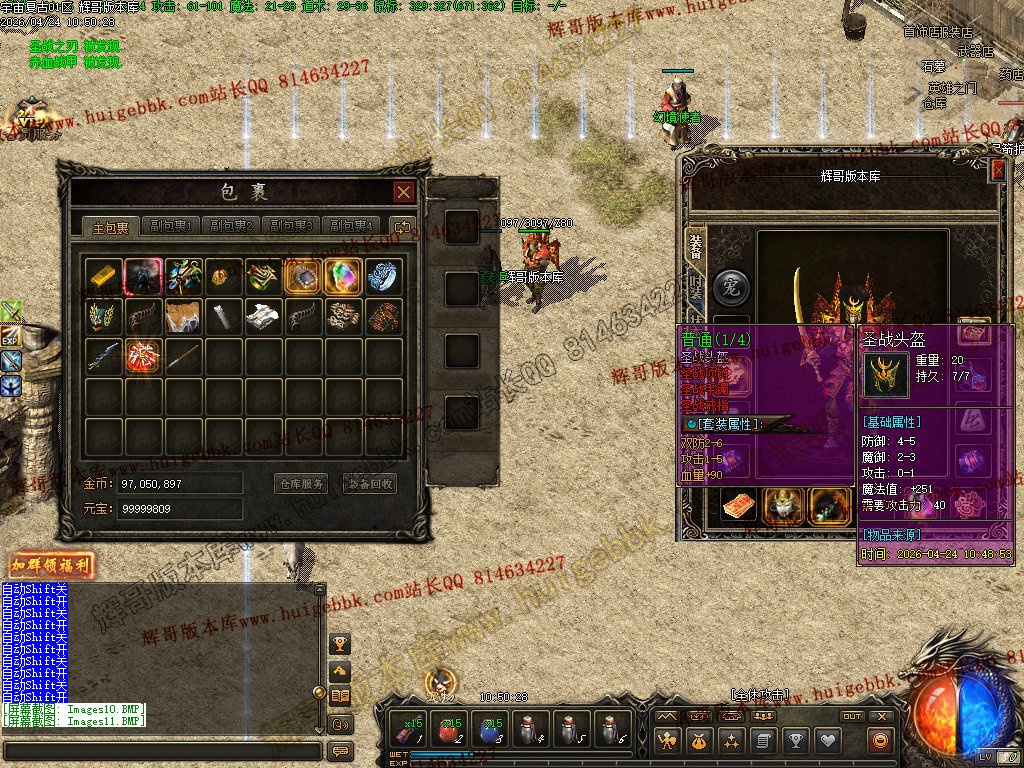Use the blue potion in hotbar slot 3
Screen dimensions: 1024x768
pos(491,729)
